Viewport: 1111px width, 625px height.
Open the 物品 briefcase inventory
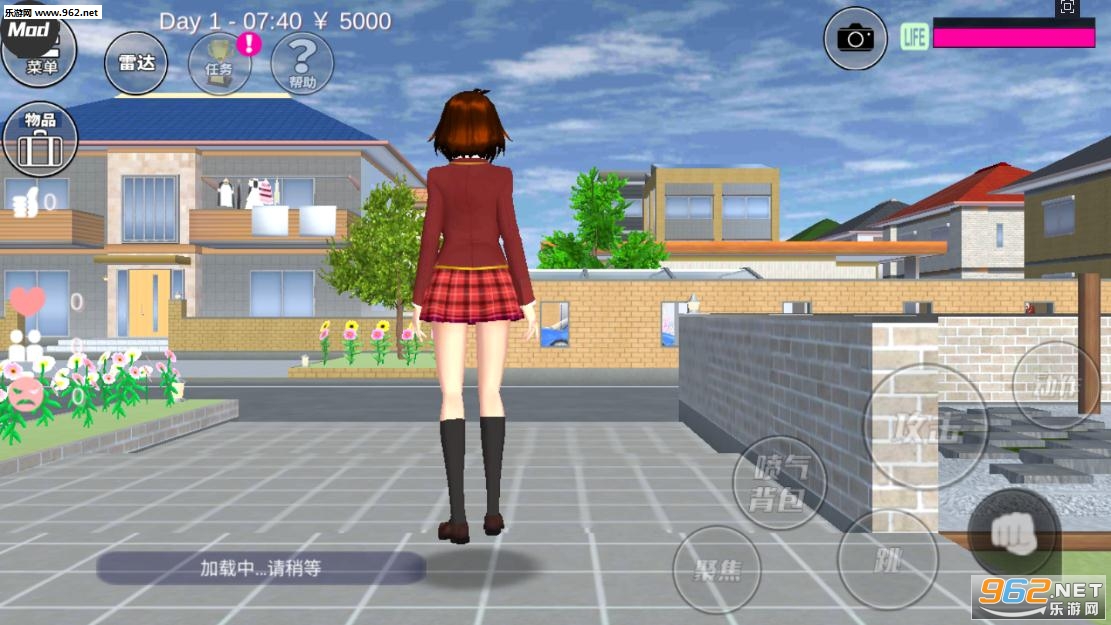click(40, 139)
